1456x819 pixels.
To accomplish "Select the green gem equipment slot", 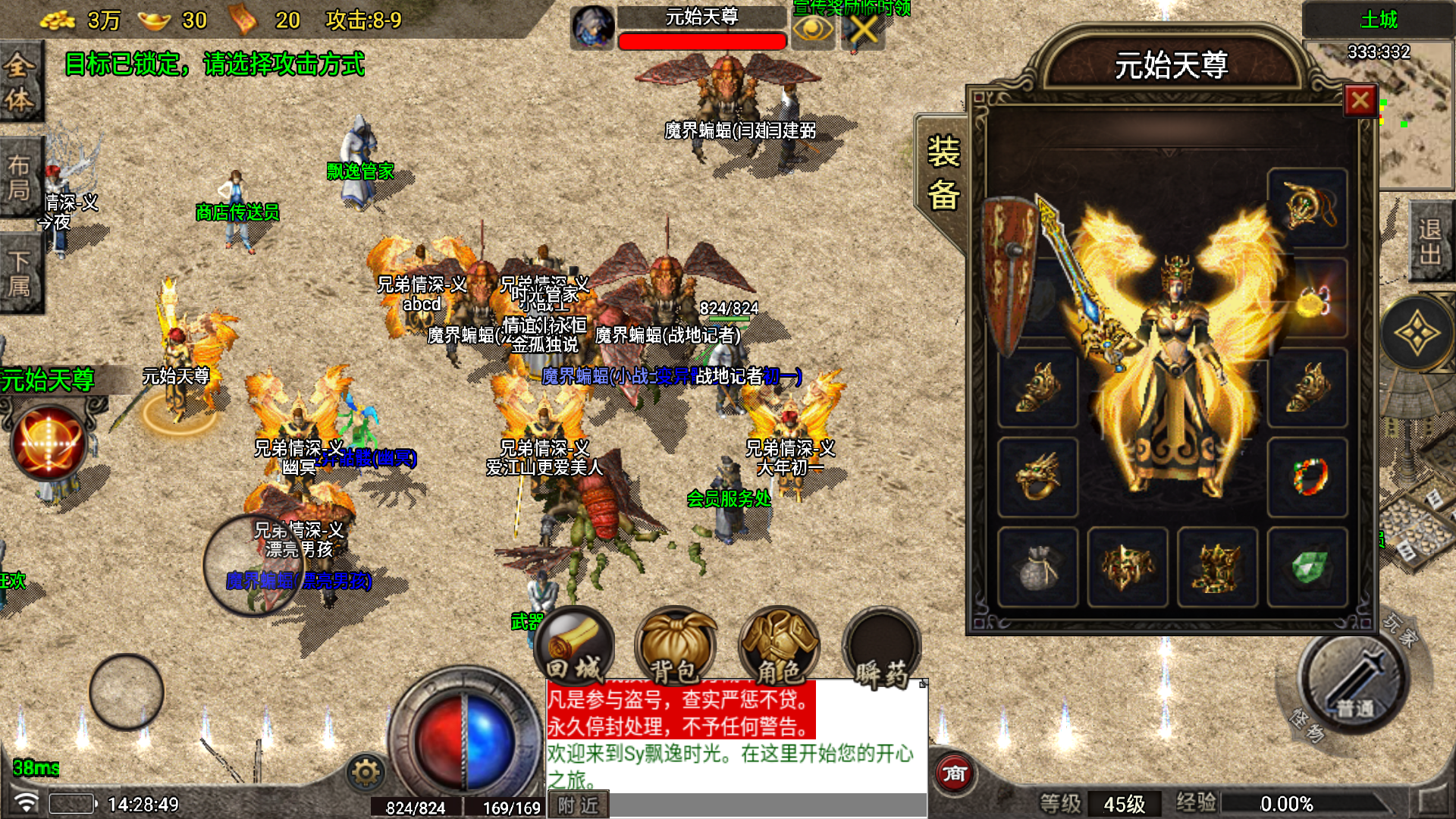I will (x=1307, y=566).
